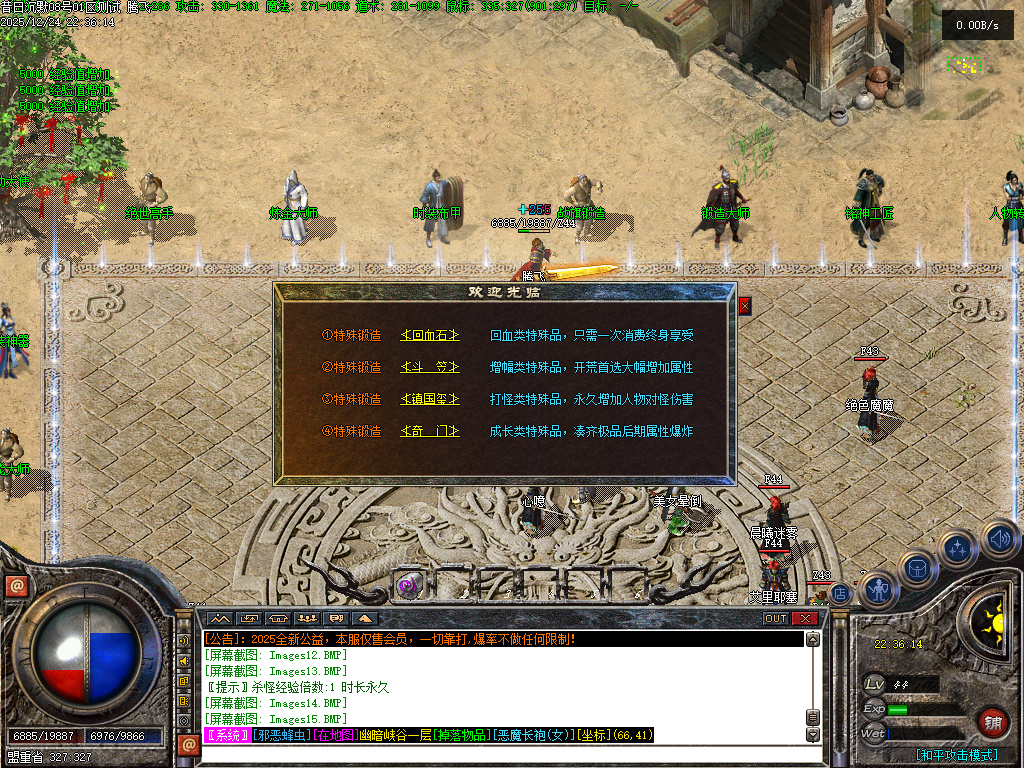Click the mountain icon chat tab

pyautogui.click(x=220, y=618)
